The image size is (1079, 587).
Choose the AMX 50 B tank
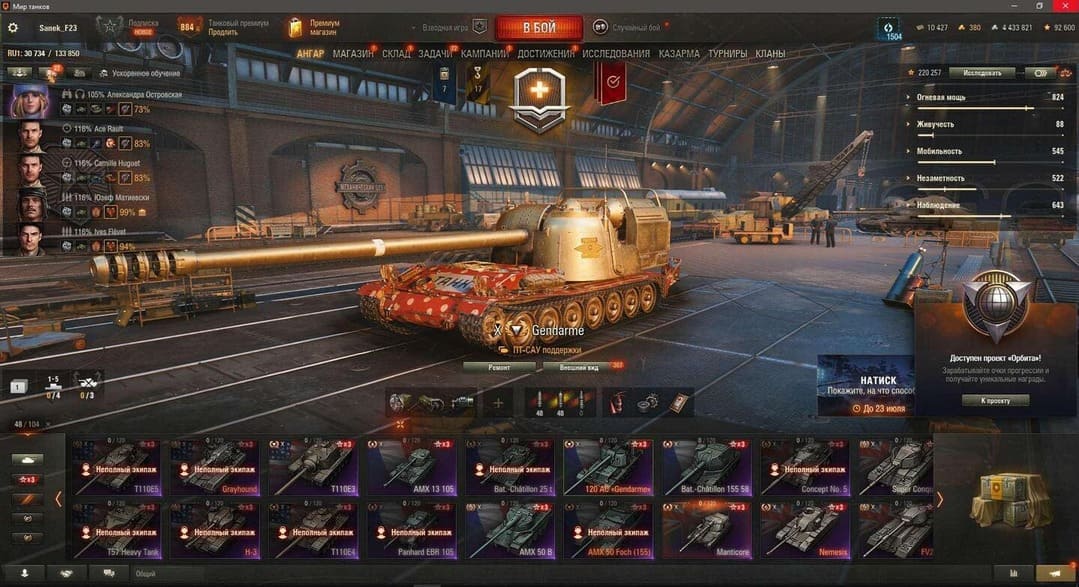point(511,528)
